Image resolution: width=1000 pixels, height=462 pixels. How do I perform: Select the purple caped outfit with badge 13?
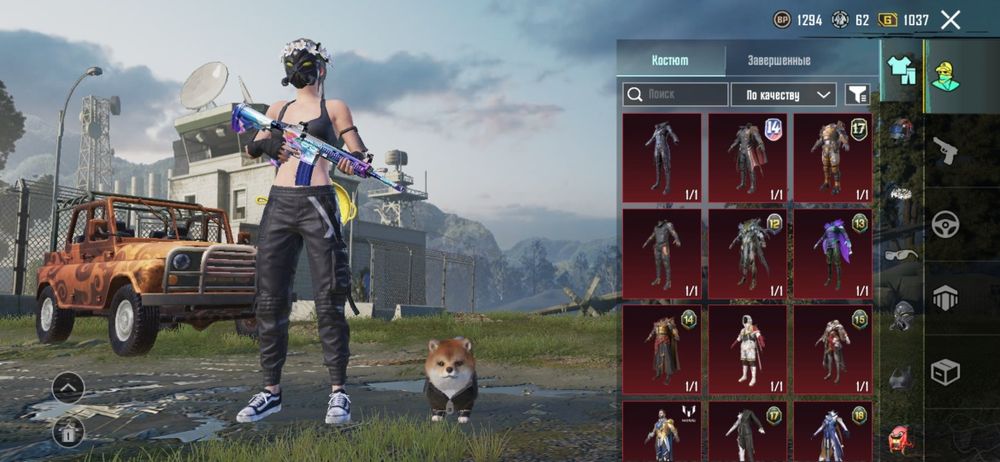[x=832, y=254]
